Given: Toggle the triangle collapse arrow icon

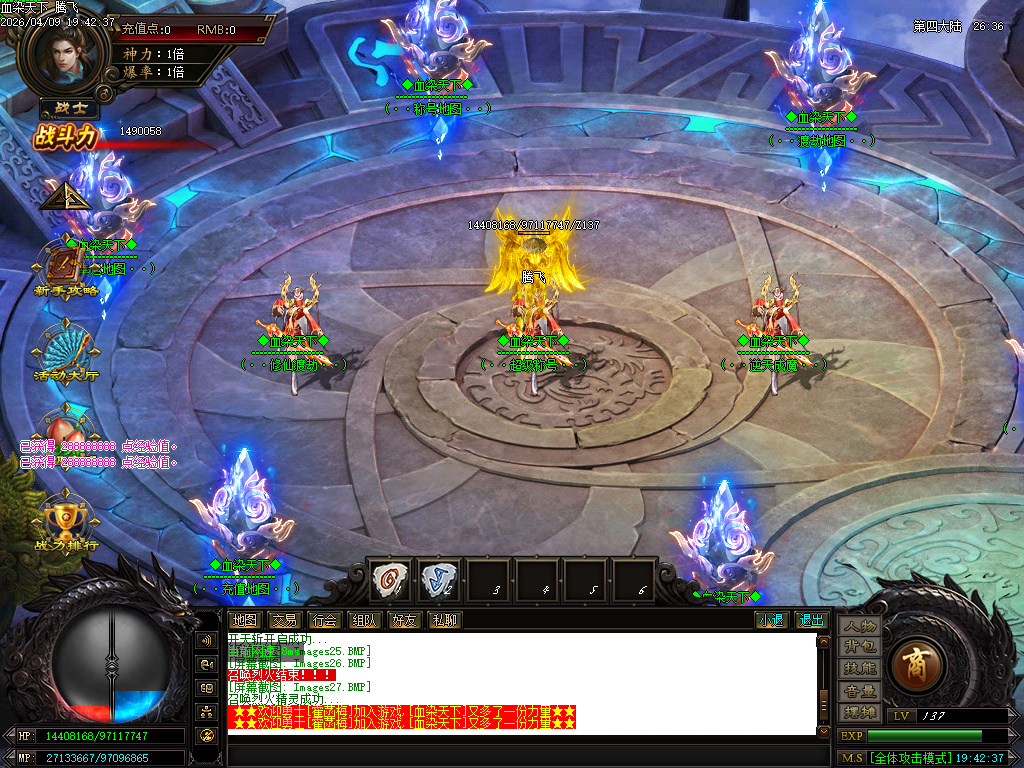Looking at the screenshot, I should click(66, 195).
